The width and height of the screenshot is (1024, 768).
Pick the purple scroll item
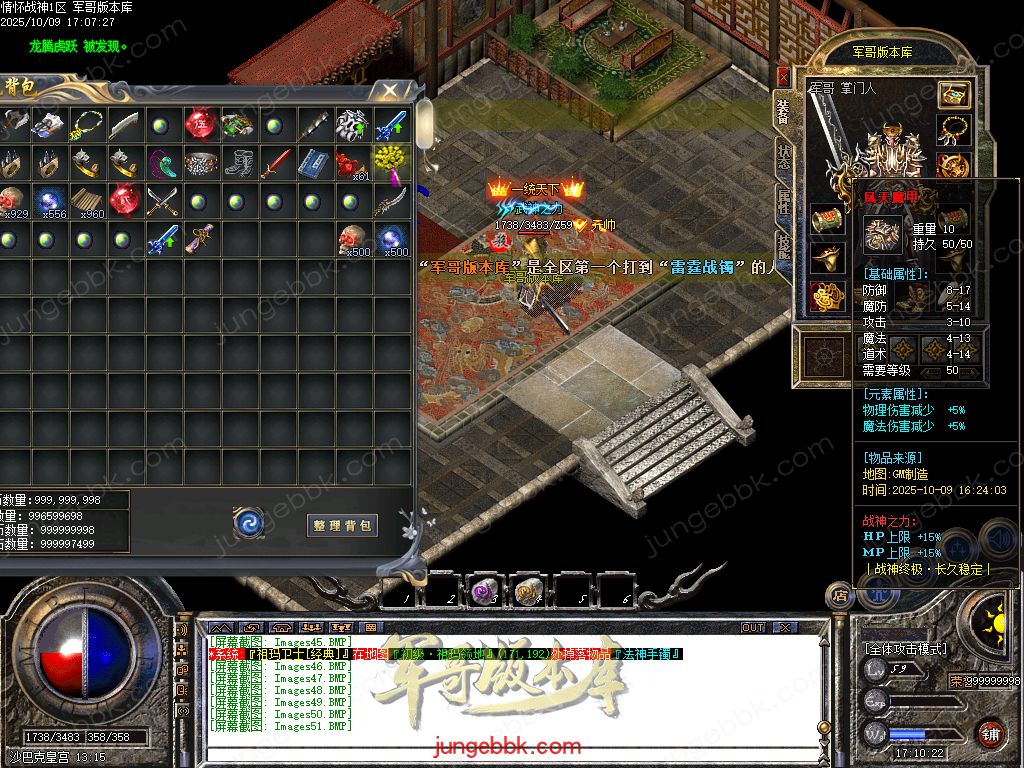coord(200,239)
